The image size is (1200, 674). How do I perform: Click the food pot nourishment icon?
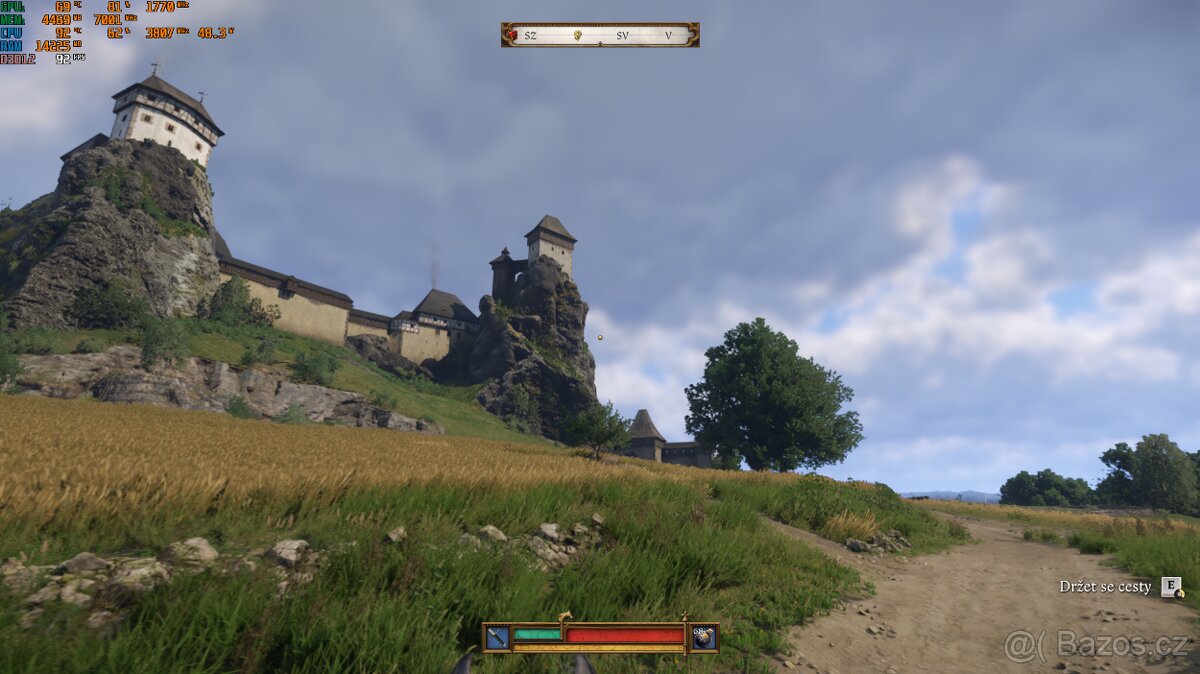click(704, 637)
